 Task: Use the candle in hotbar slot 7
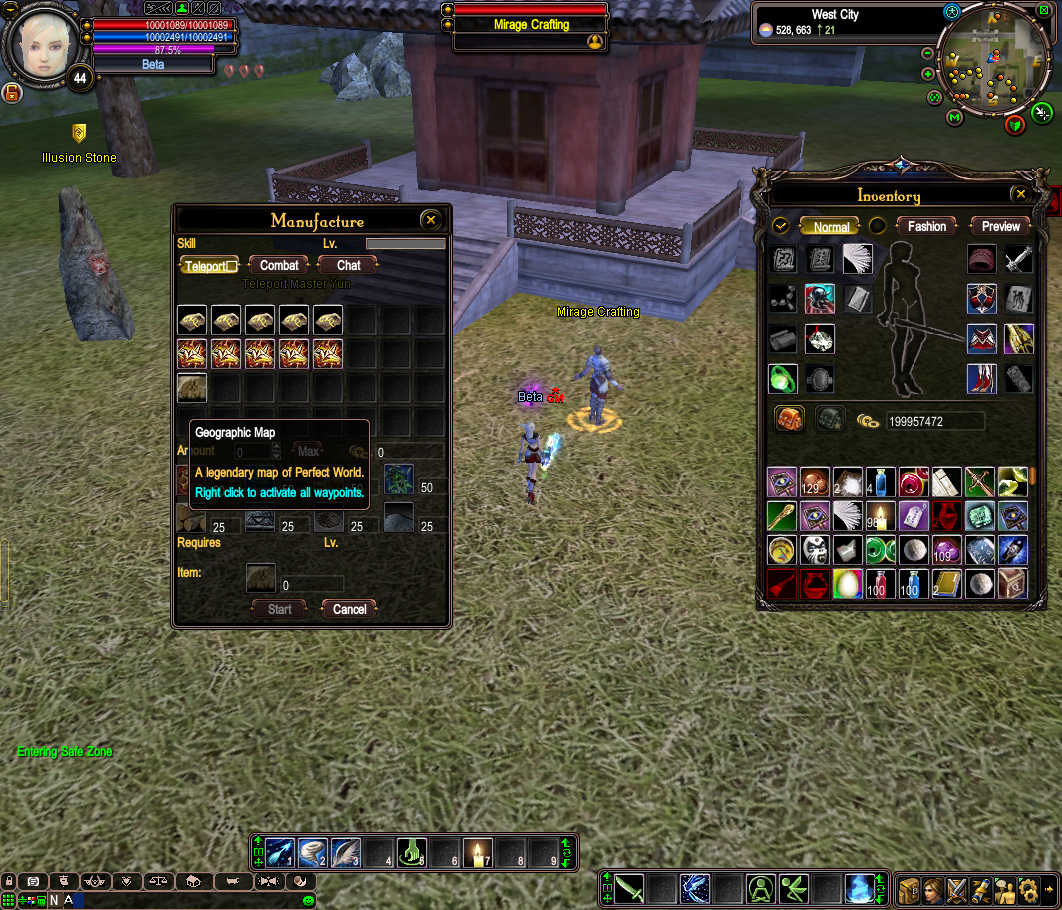tap(478, 853)
